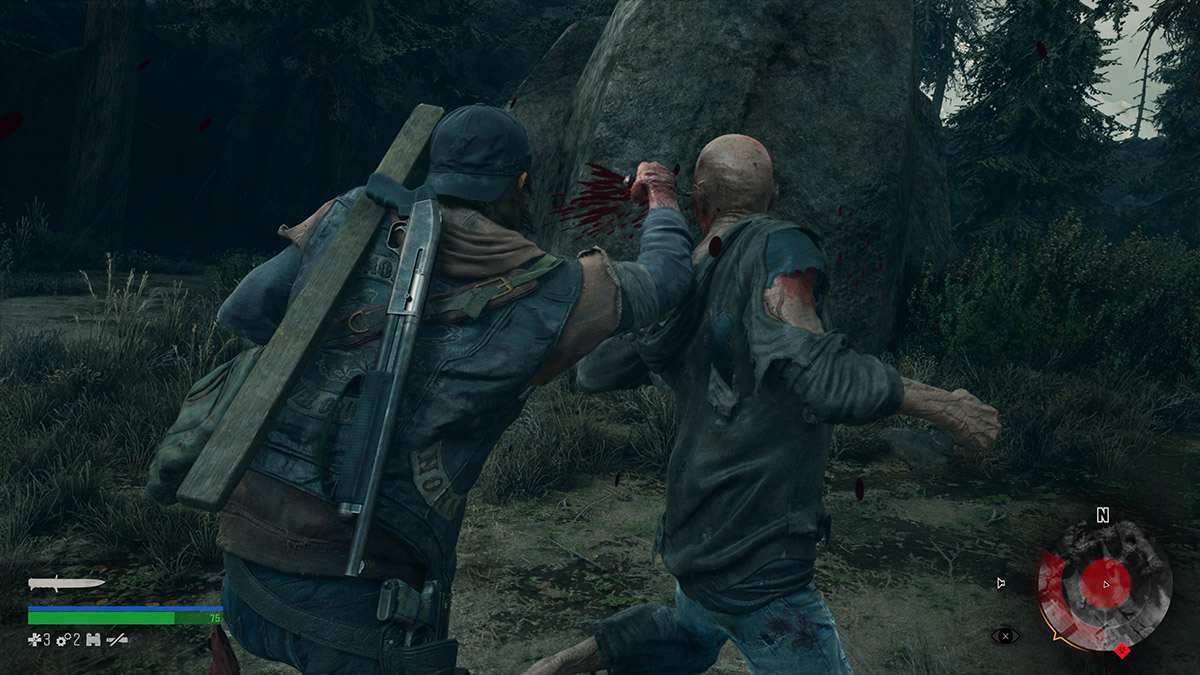Select the scrap gears icon
The image size is (1200, 675).
(x=62, y=639)
